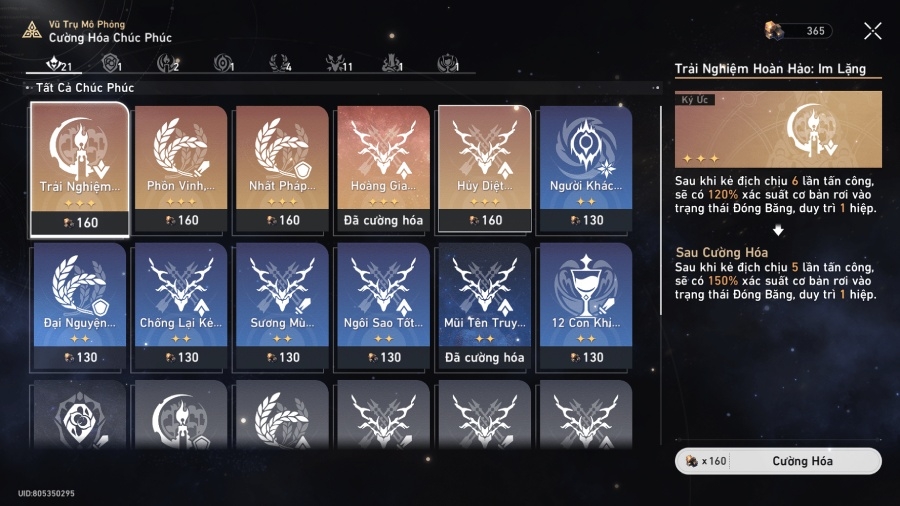Open the path tab showing count 11

pos(338,64)
